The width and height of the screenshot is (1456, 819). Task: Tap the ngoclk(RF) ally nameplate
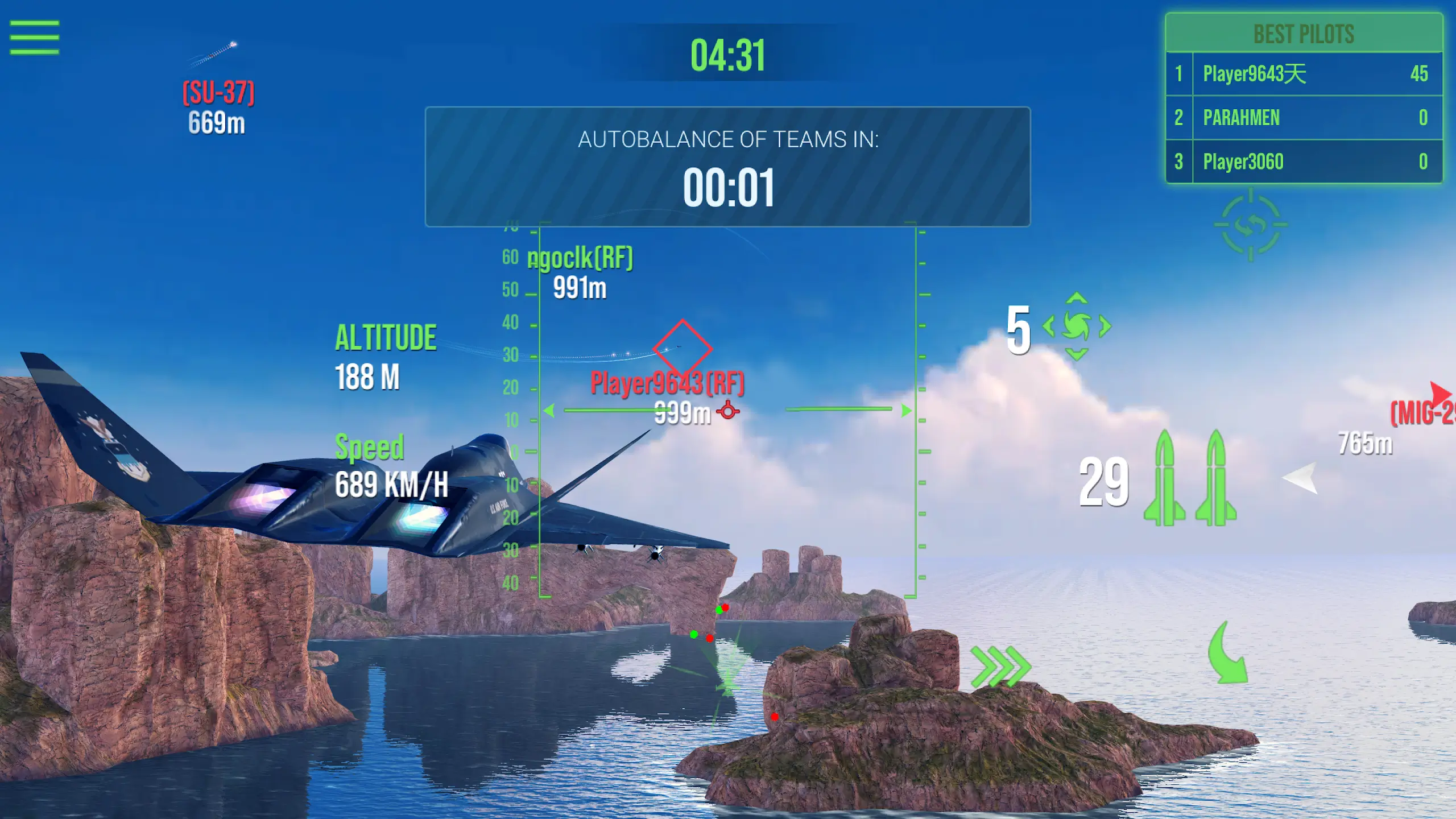580,258
